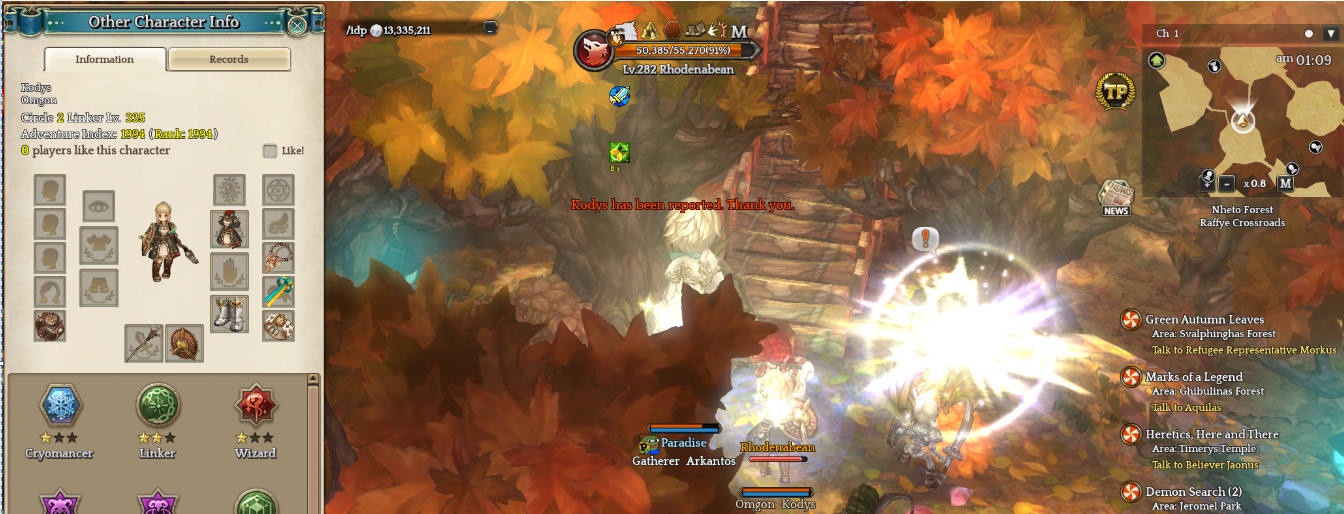1344x514 pixels.
Task: Inspect the Wizard class icon
Action: click(x=255, y=405)
